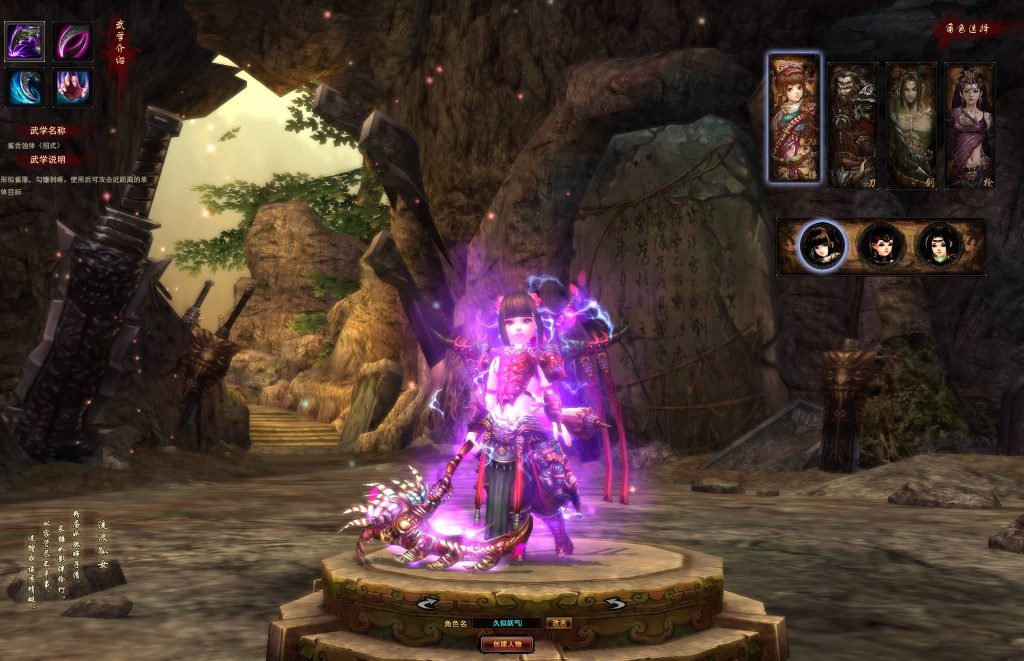Image resolution: width=1024 pixels, height=661 pixels.
Task: Click the 改名 rename button
Action: pos(561,623)
